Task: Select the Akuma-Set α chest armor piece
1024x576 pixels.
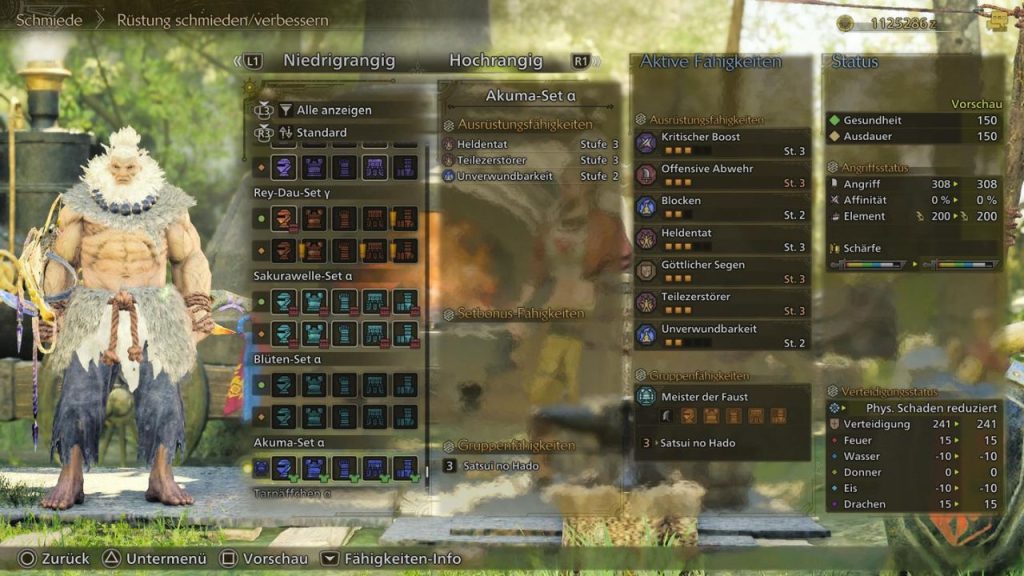Action: 314,467
